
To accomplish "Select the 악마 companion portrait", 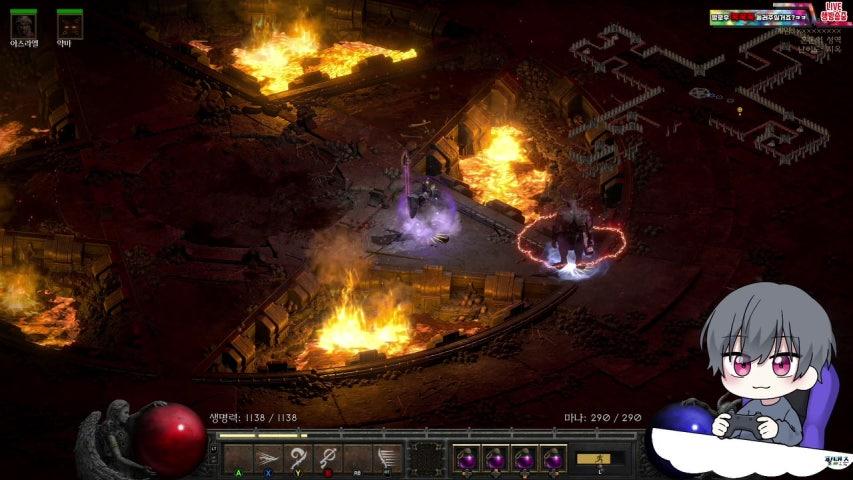I will [69, 24].
